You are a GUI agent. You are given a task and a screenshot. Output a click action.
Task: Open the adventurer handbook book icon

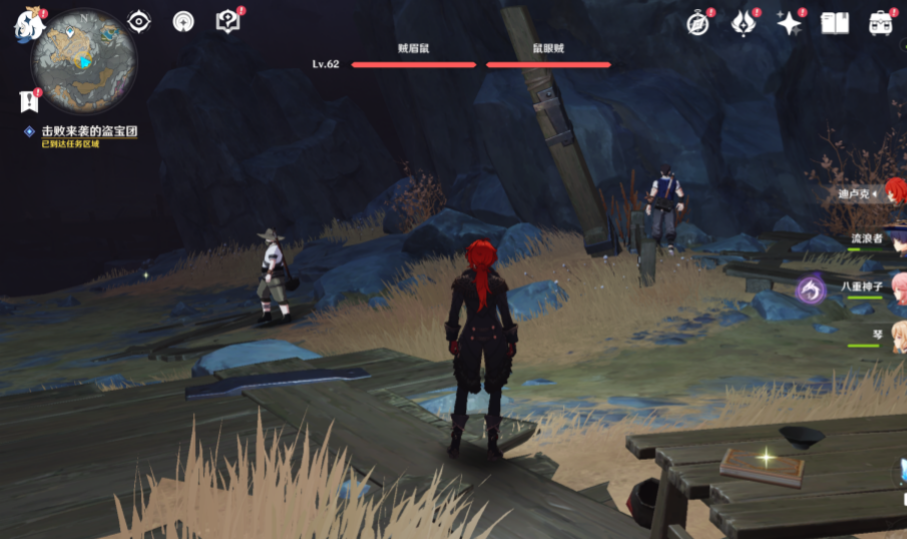click(x=834, y=24)
